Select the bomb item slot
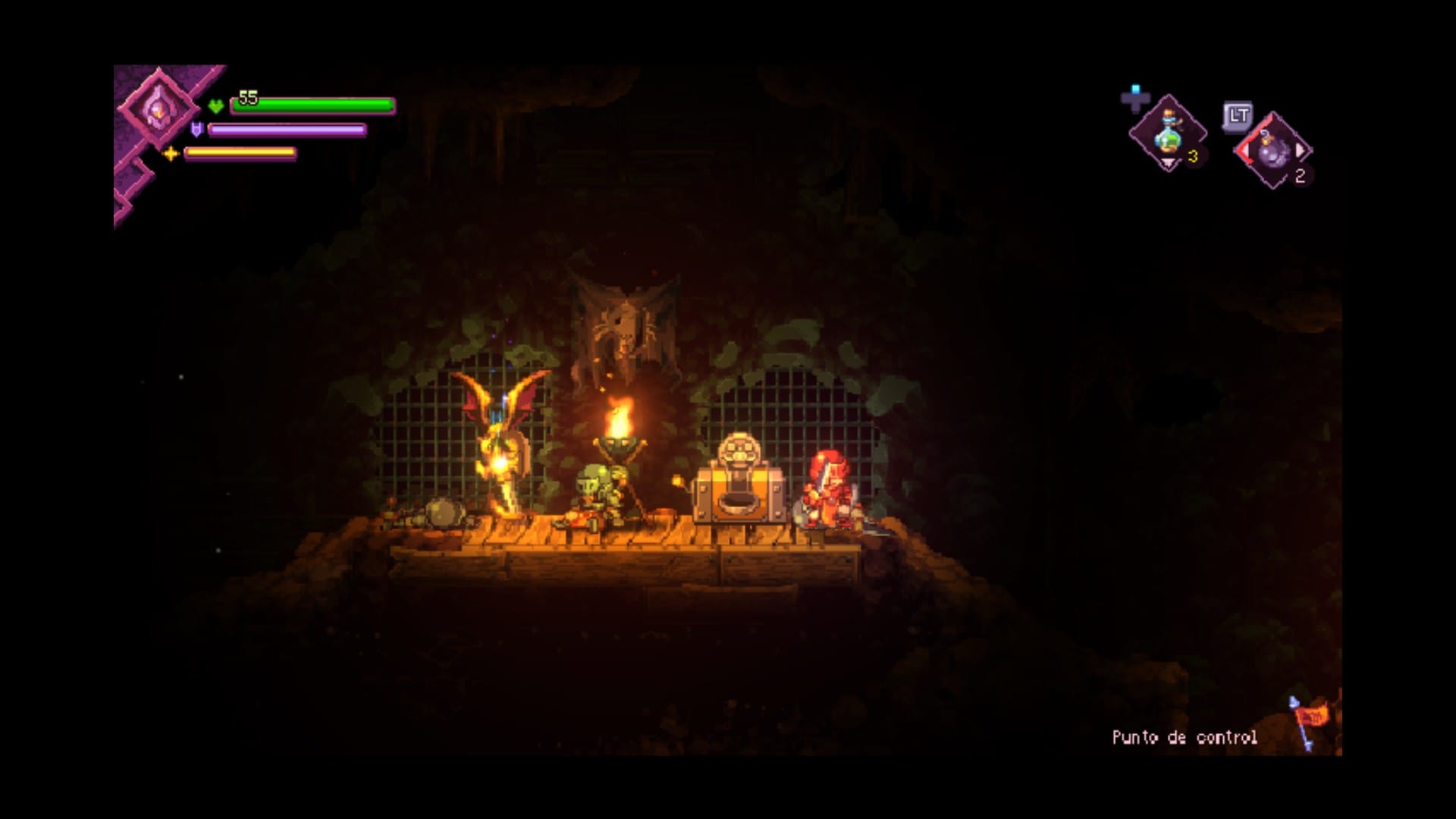The image size is (1456, 819). coord(1275,151)
